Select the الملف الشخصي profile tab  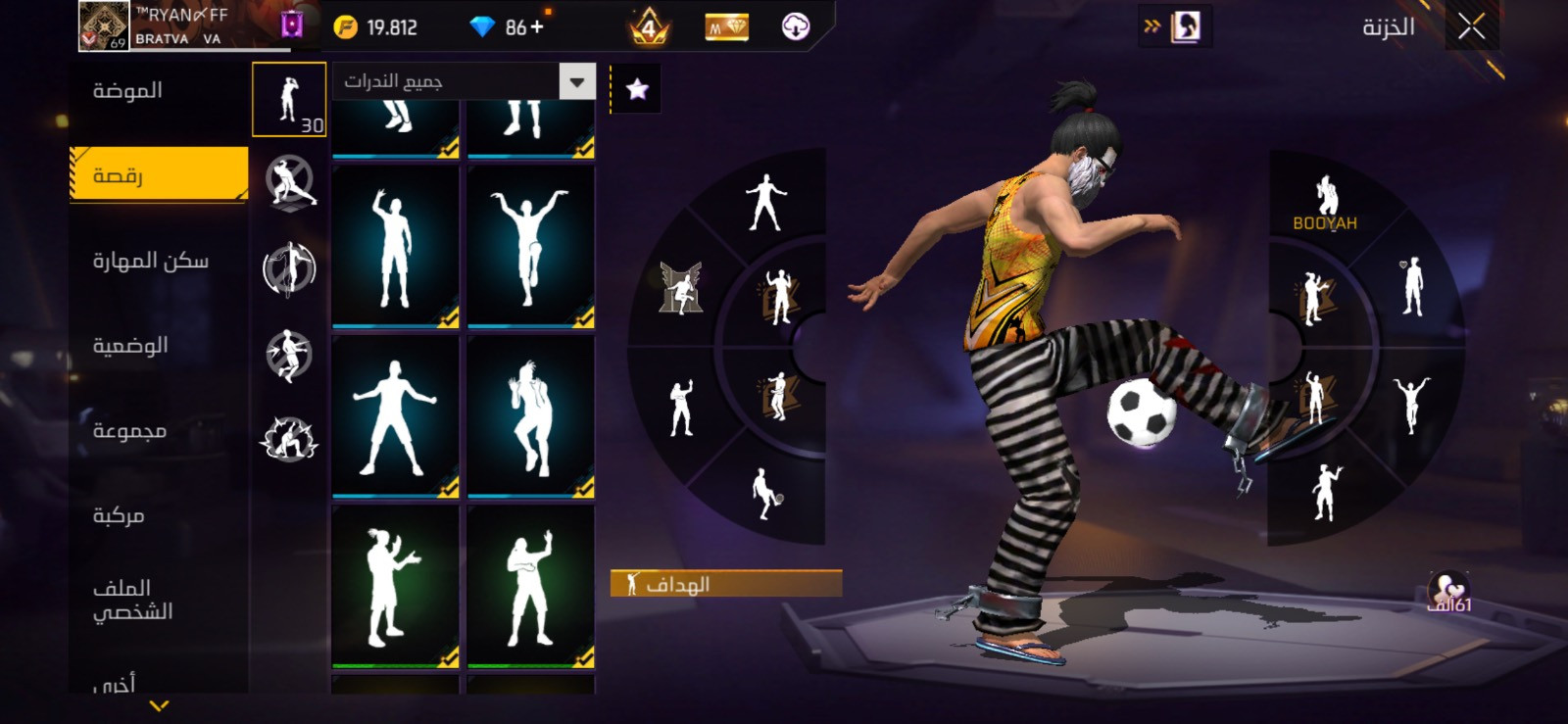132,600
